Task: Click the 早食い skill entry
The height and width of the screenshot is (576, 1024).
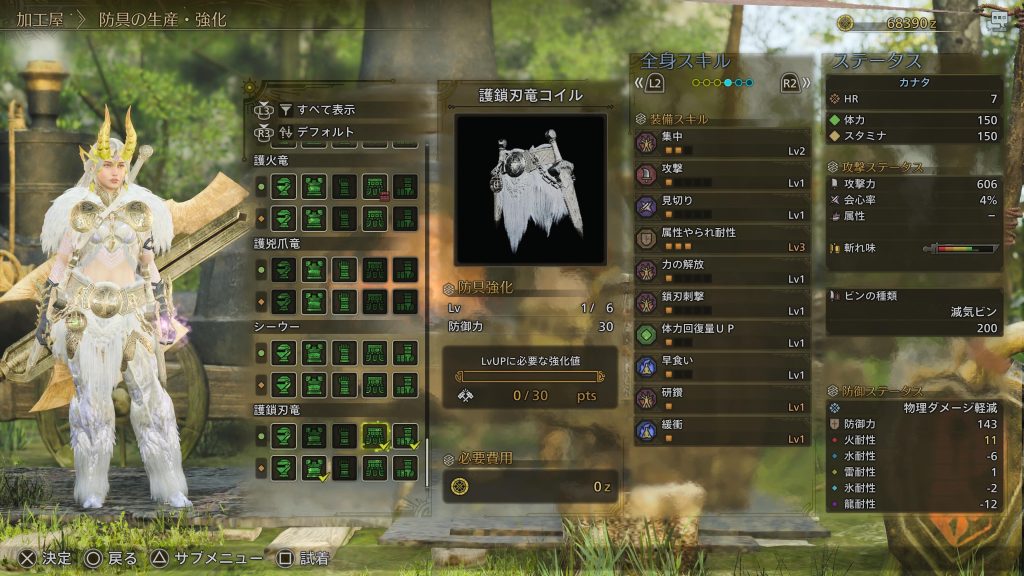Action: click(x=721, y=367)
